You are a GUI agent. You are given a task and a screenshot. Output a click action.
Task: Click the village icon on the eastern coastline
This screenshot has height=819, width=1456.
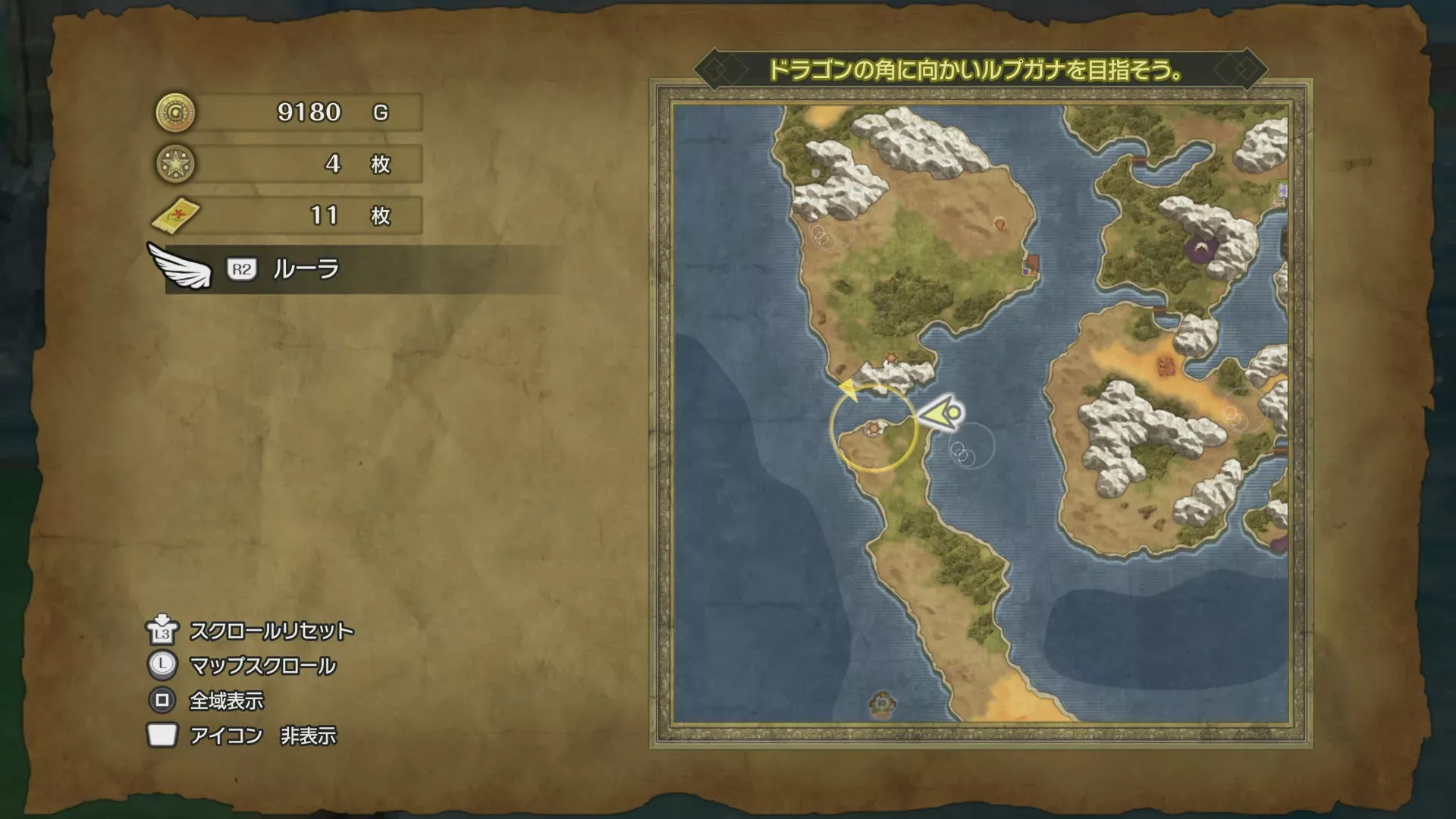[x=1030, y=265]
